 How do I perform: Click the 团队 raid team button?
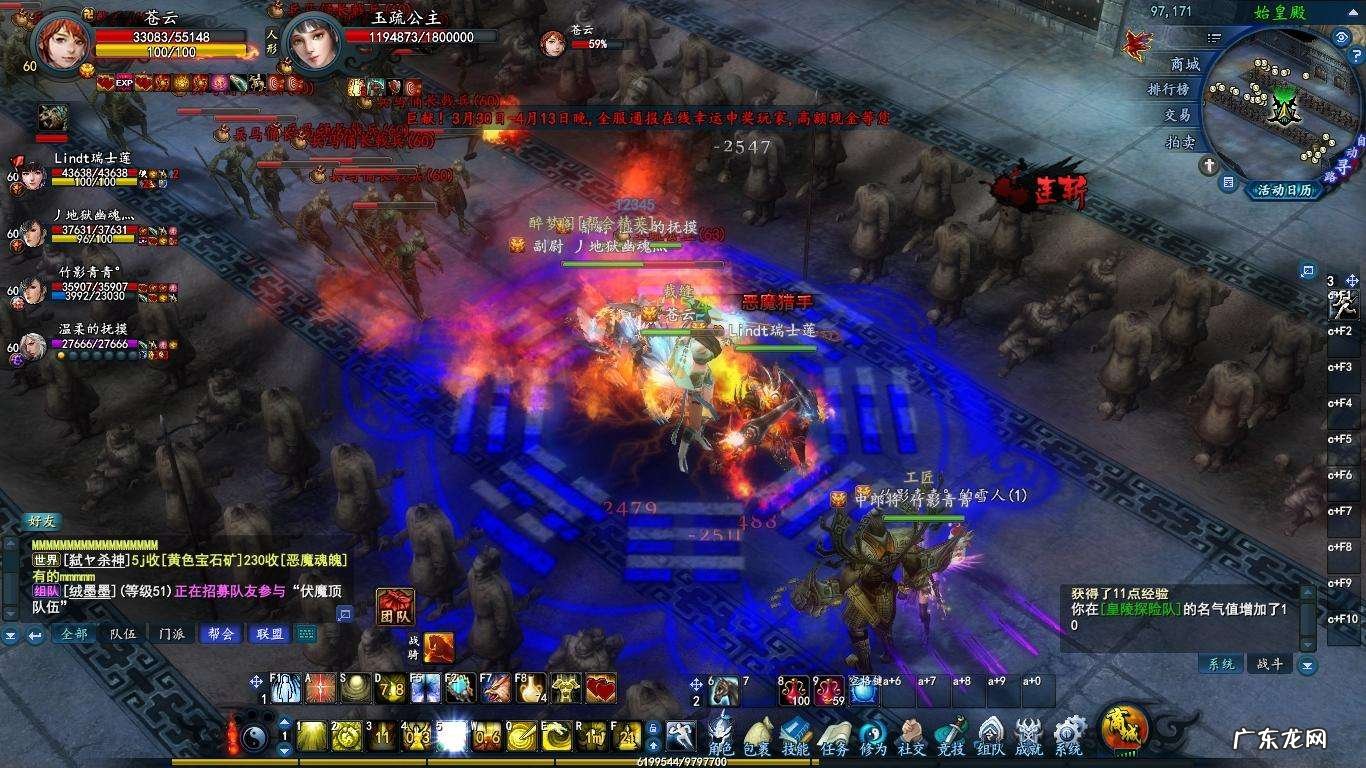tap(395, 607)
